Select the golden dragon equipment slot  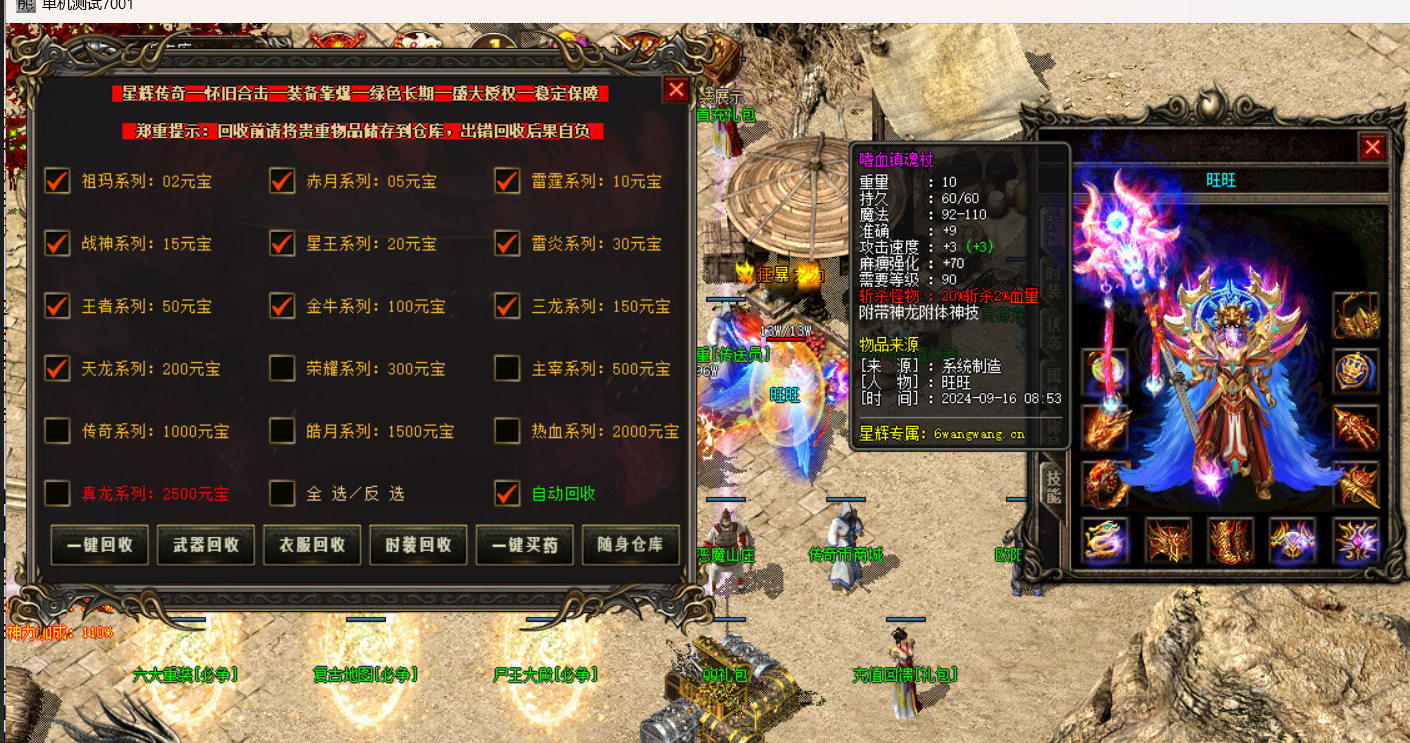[x=1105, y=540]
